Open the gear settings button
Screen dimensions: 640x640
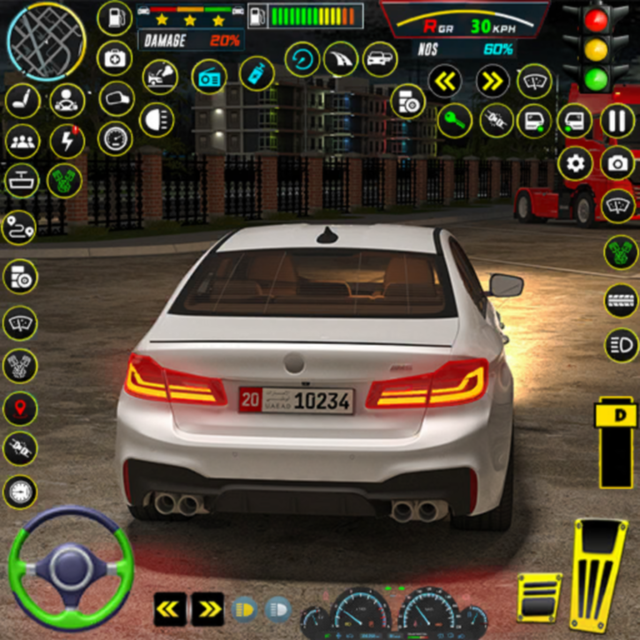[x=575, y=163]
